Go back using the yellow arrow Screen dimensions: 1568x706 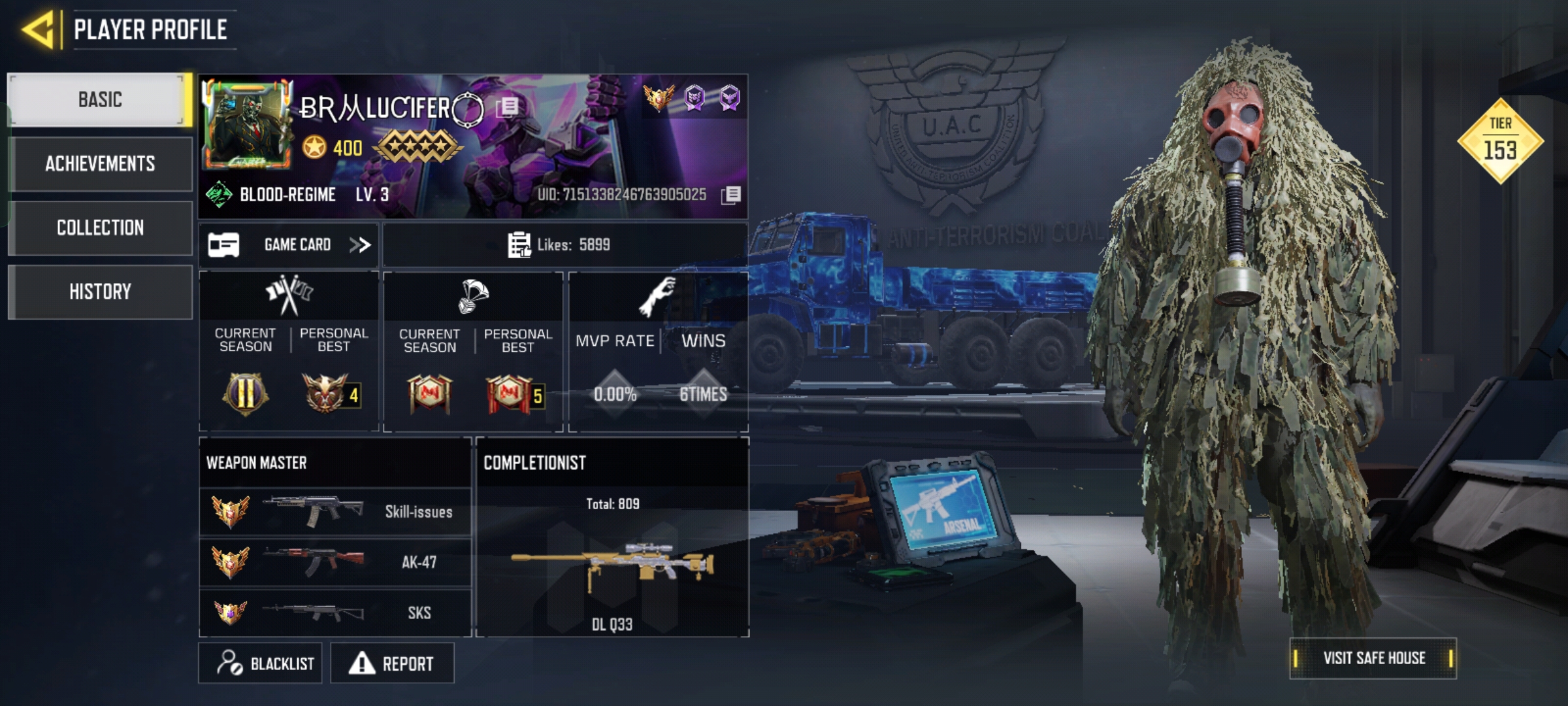pyautogui.click(x=38, y=30)
